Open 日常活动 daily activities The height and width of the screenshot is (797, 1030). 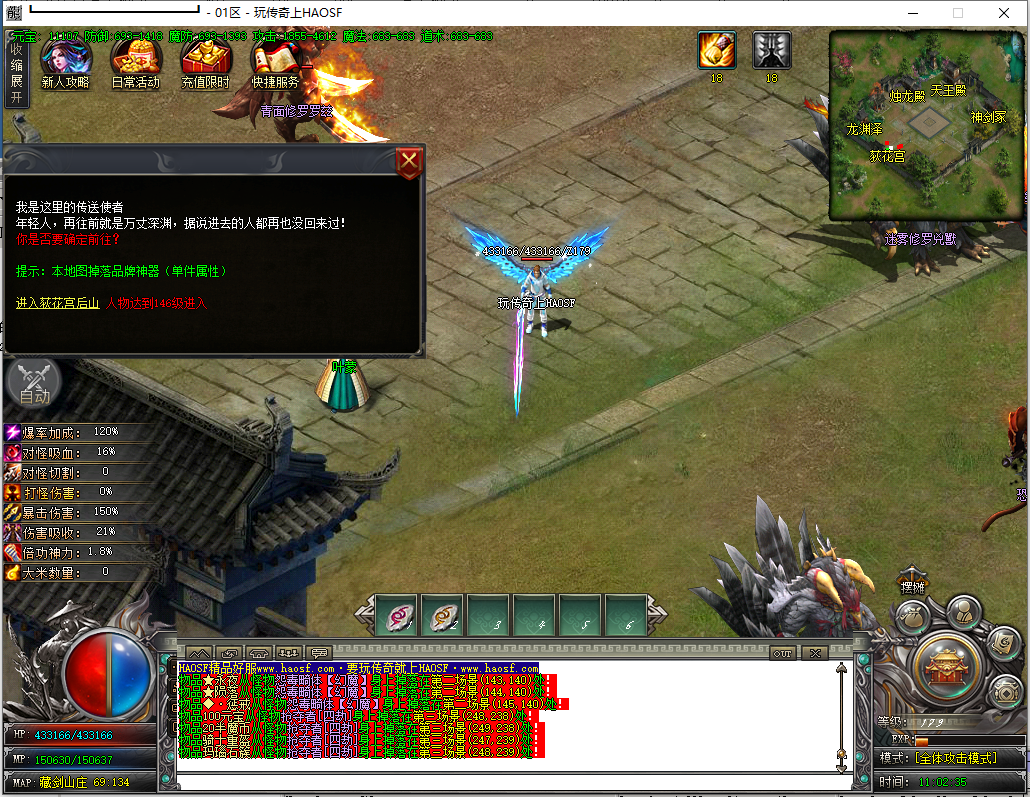coord(135,63)
